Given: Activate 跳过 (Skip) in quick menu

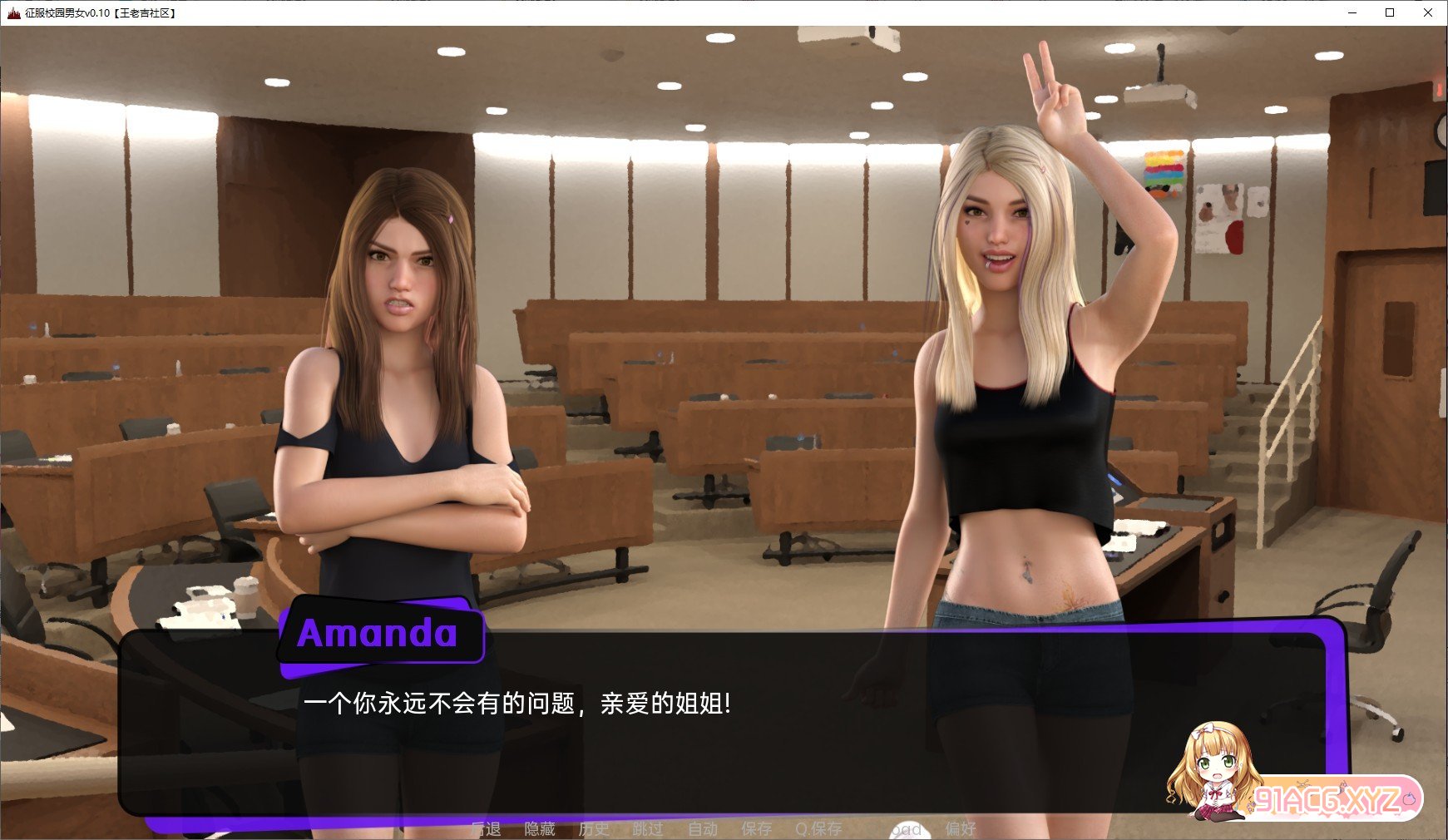Looking at the screenshot, I should tap(648, 829).
